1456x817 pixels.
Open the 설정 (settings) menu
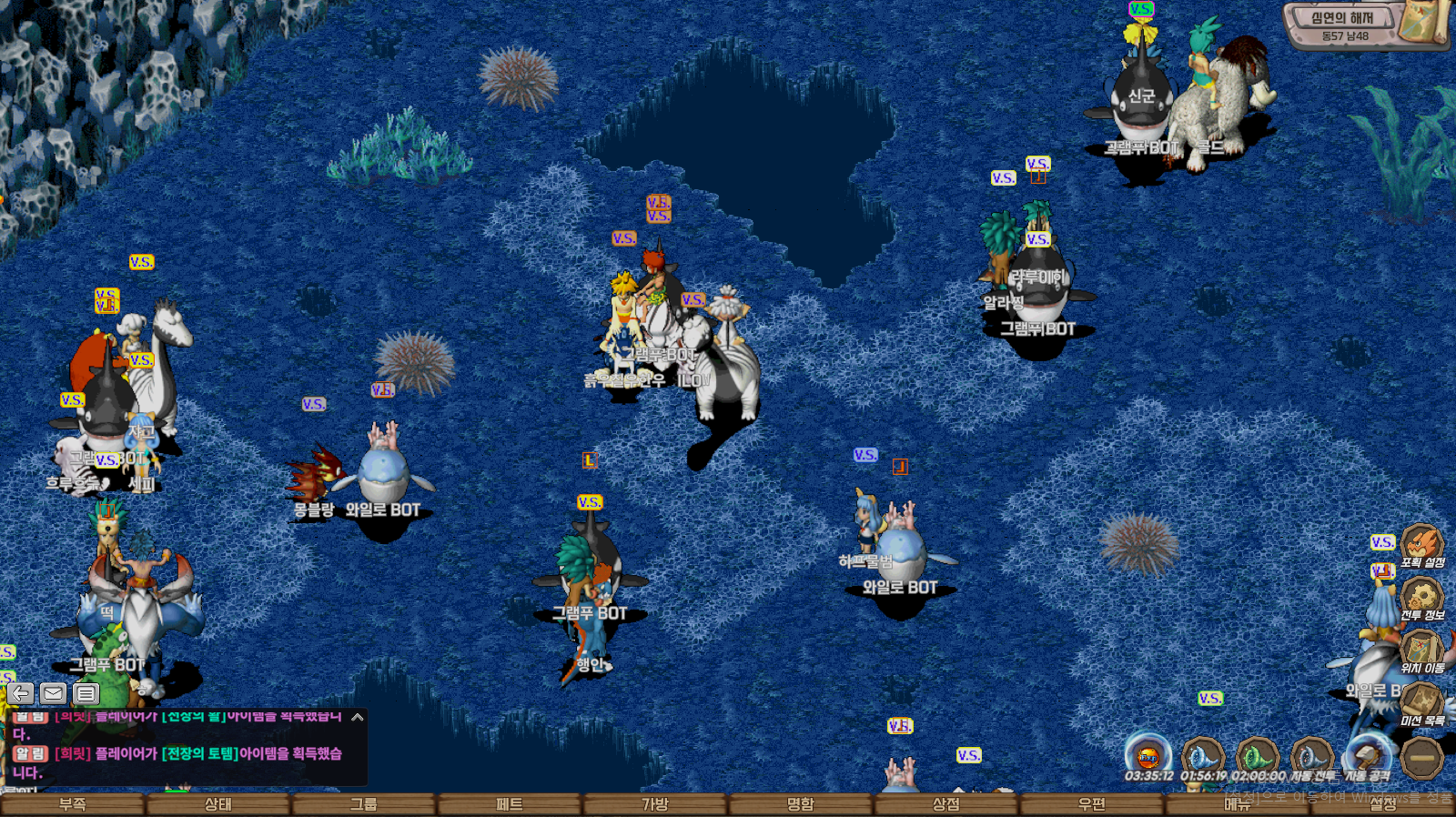(x=1383, y=804)
